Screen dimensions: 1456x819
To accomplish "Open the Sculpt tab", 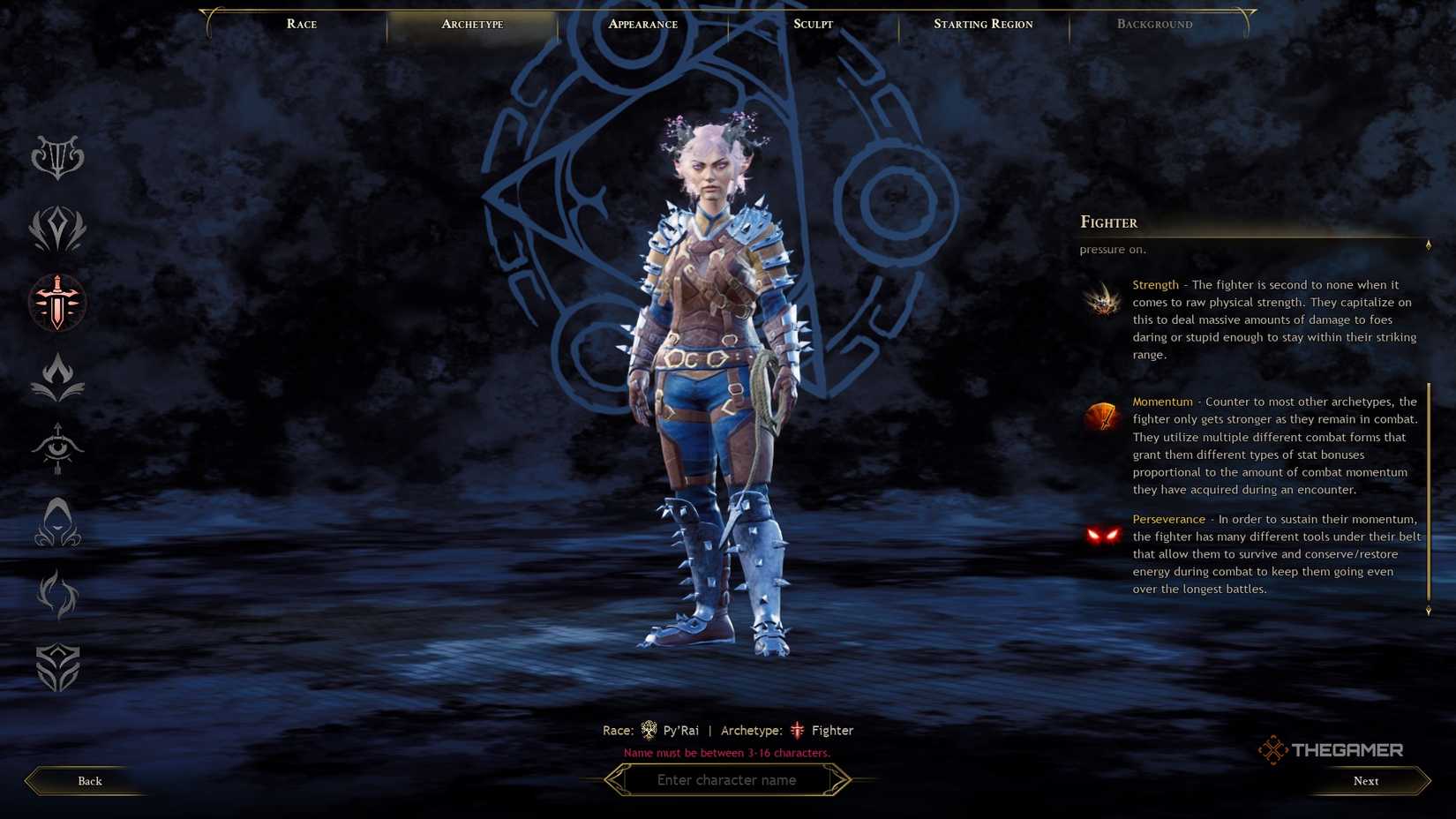I will pos(811,24).
